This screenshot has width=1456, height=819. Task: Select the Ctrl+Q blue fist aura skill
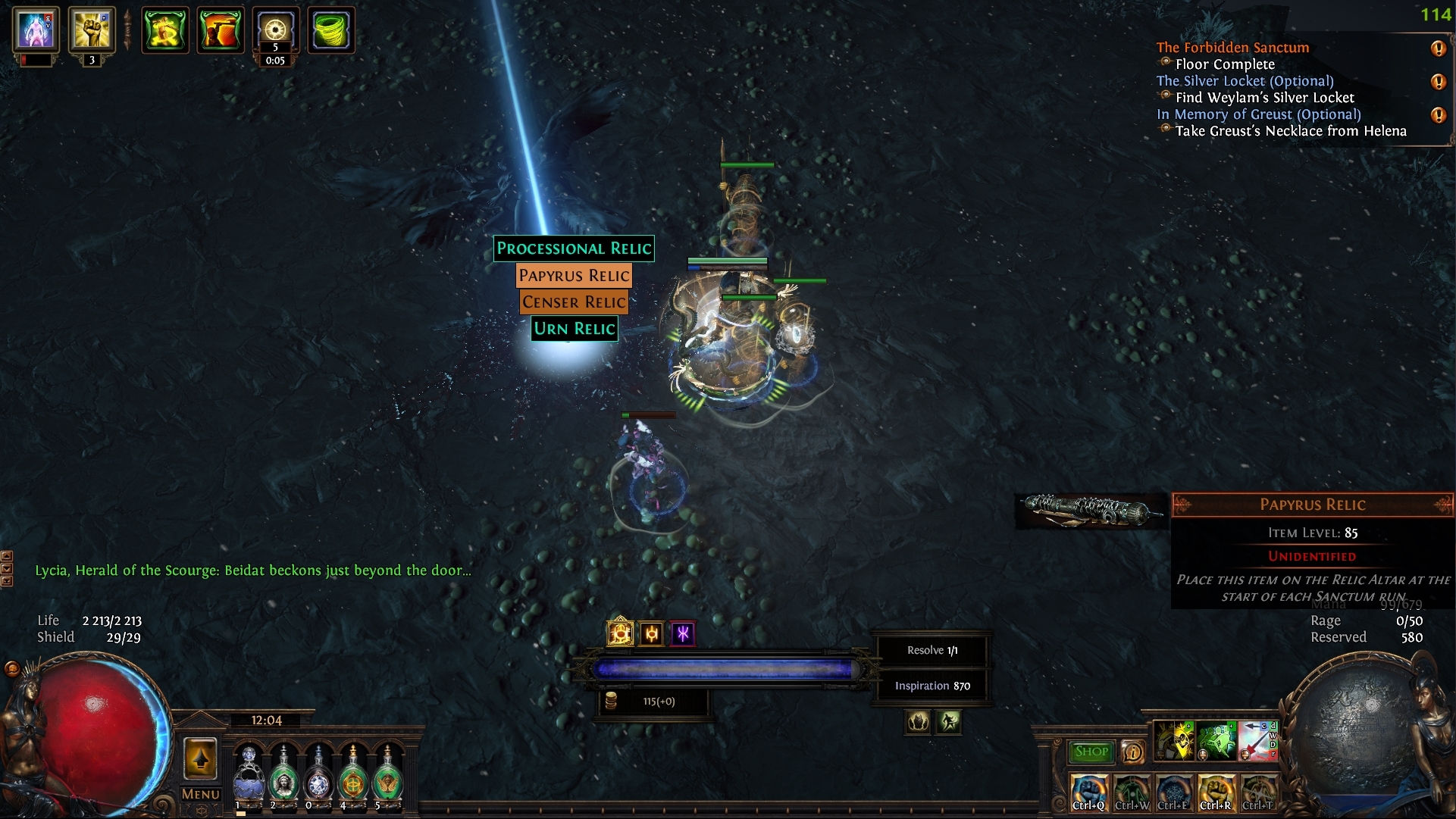pyautogui.click(x=1088, y=792)
